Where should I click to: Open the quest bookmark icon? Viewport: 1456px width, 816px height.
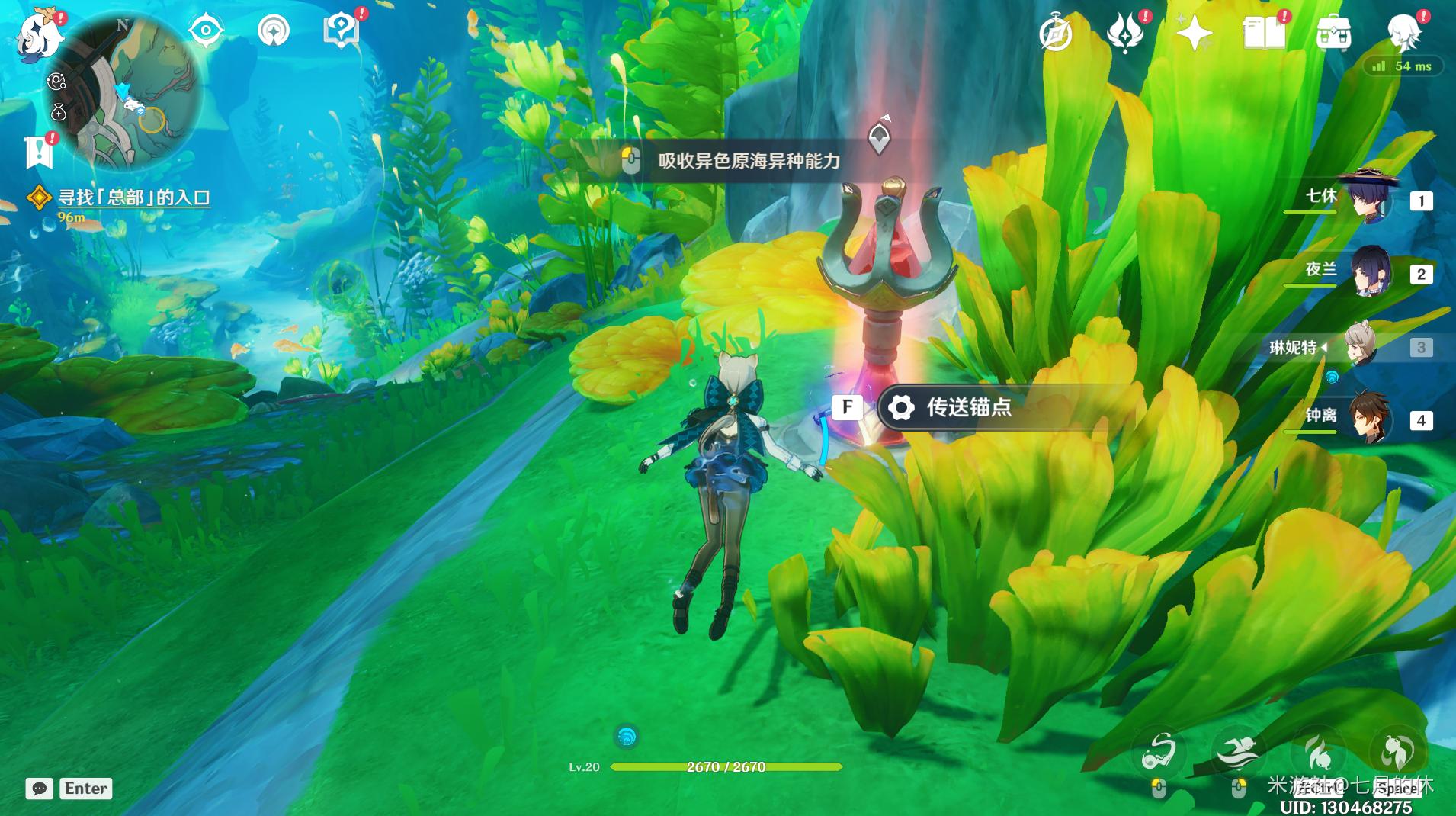pyautogui.click(x=39, y=152)
